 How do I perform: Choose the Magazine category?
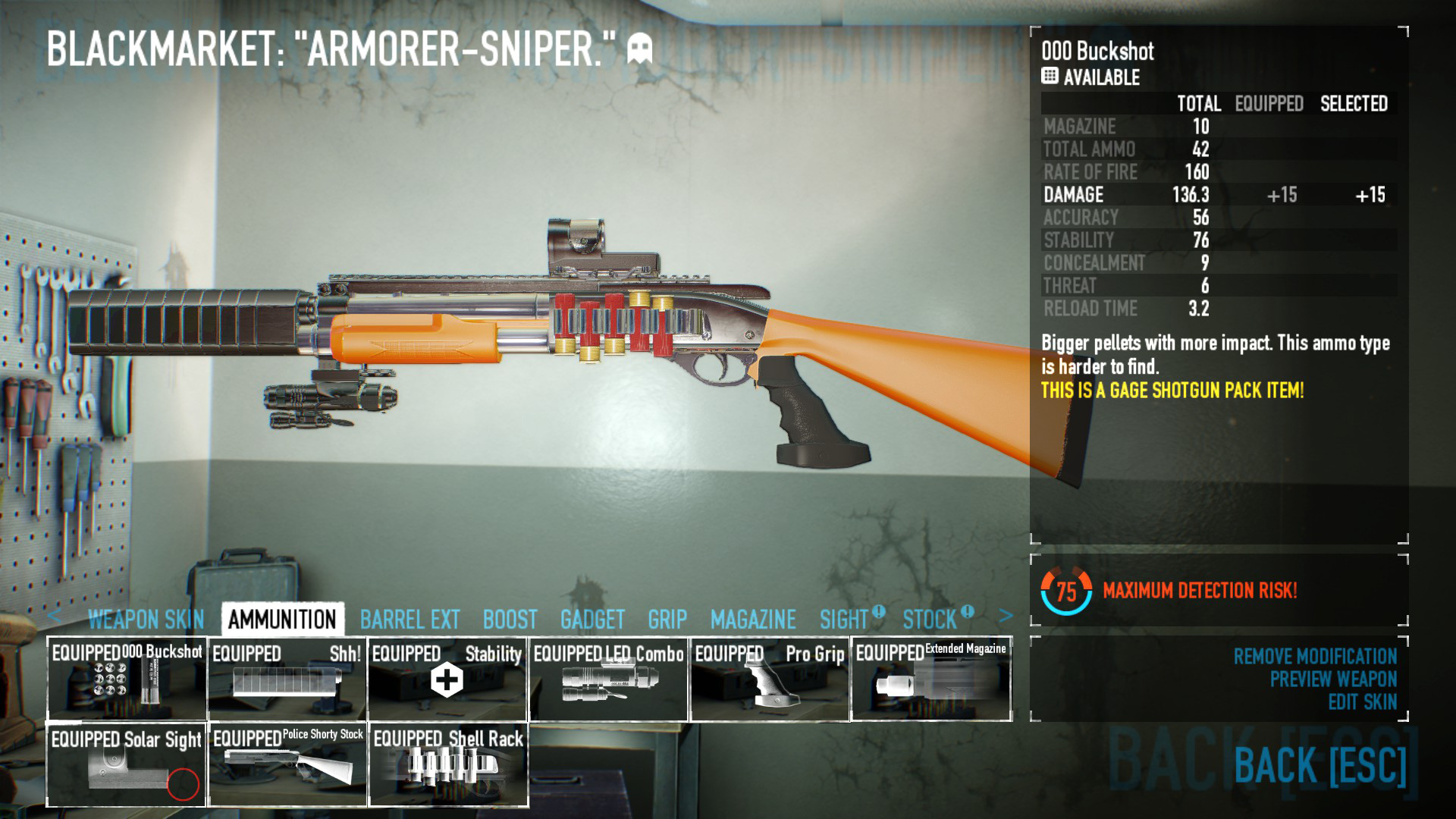(753, 620)
